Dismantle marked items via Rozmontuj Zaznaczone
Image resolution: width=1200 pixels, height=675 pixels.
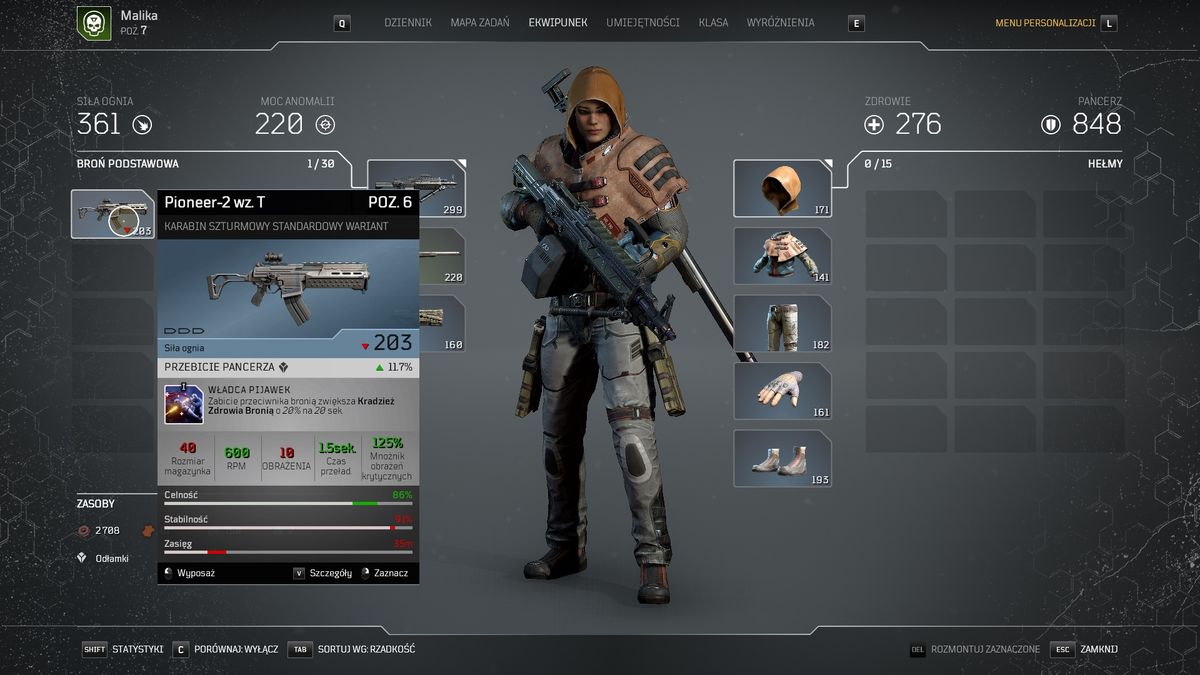(x=984, y=649)
